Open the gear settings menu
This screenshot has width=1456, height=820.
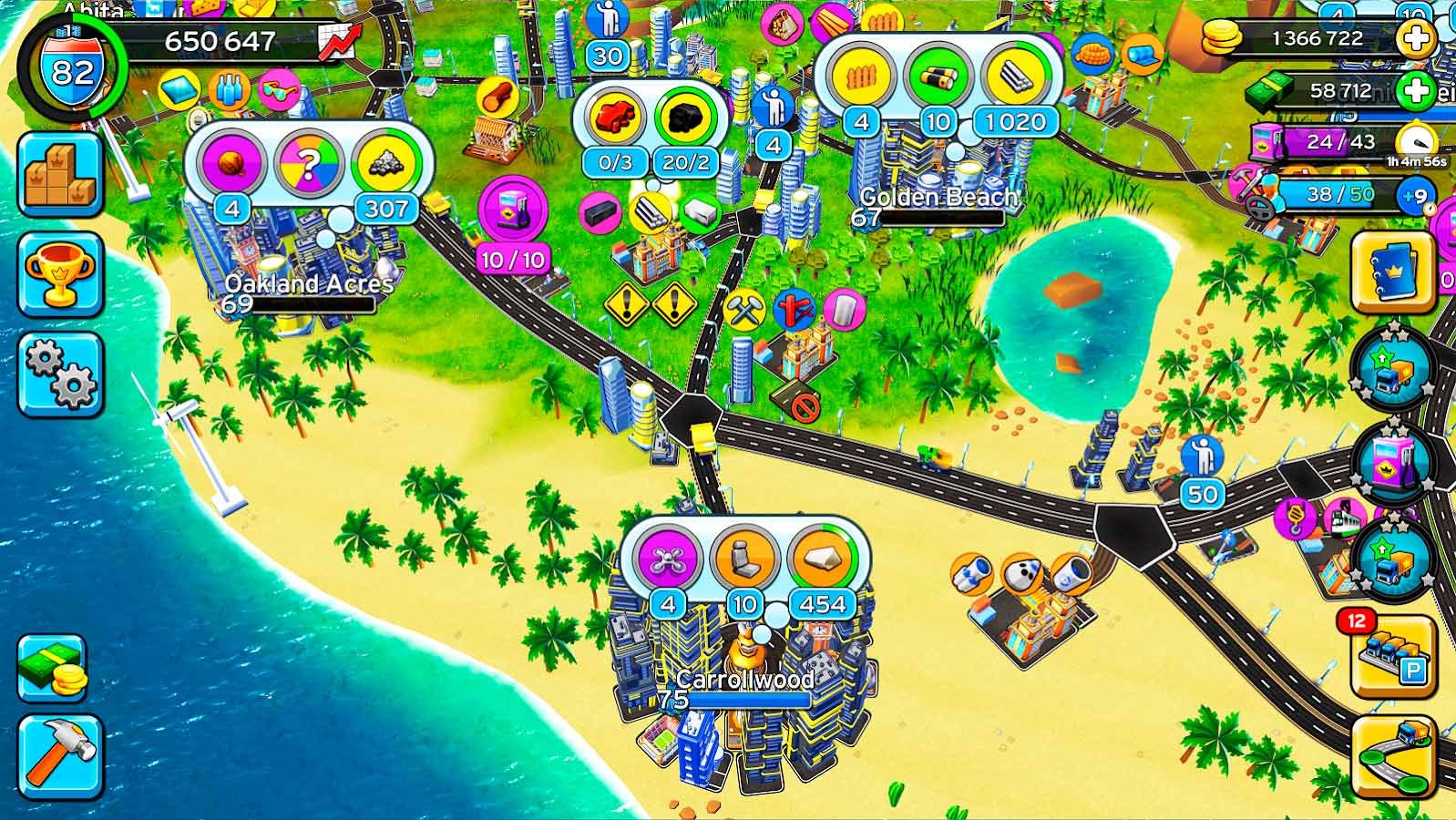tap(59, 374)
